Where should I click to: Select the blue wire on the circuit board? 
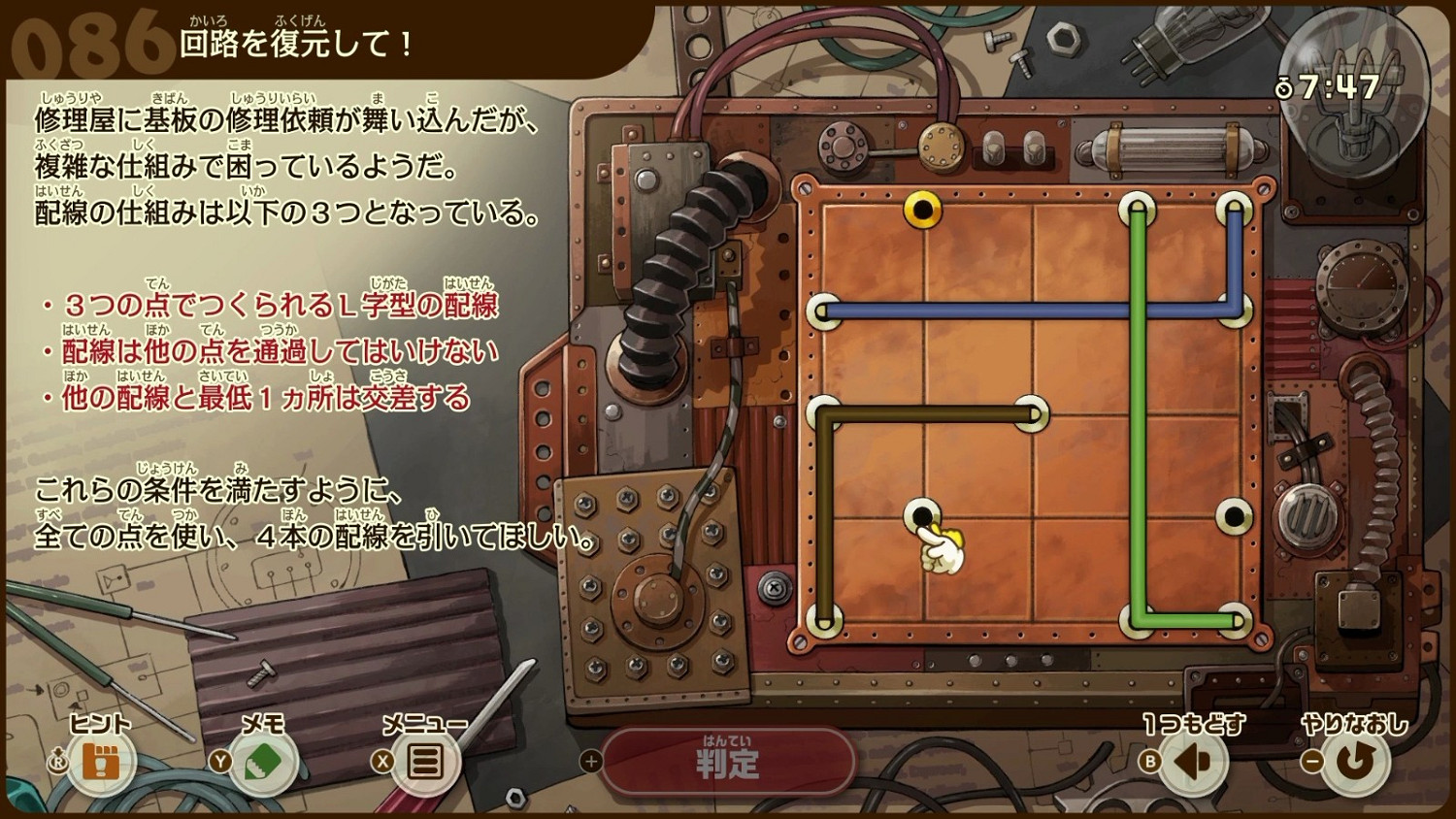pos(971,311)
